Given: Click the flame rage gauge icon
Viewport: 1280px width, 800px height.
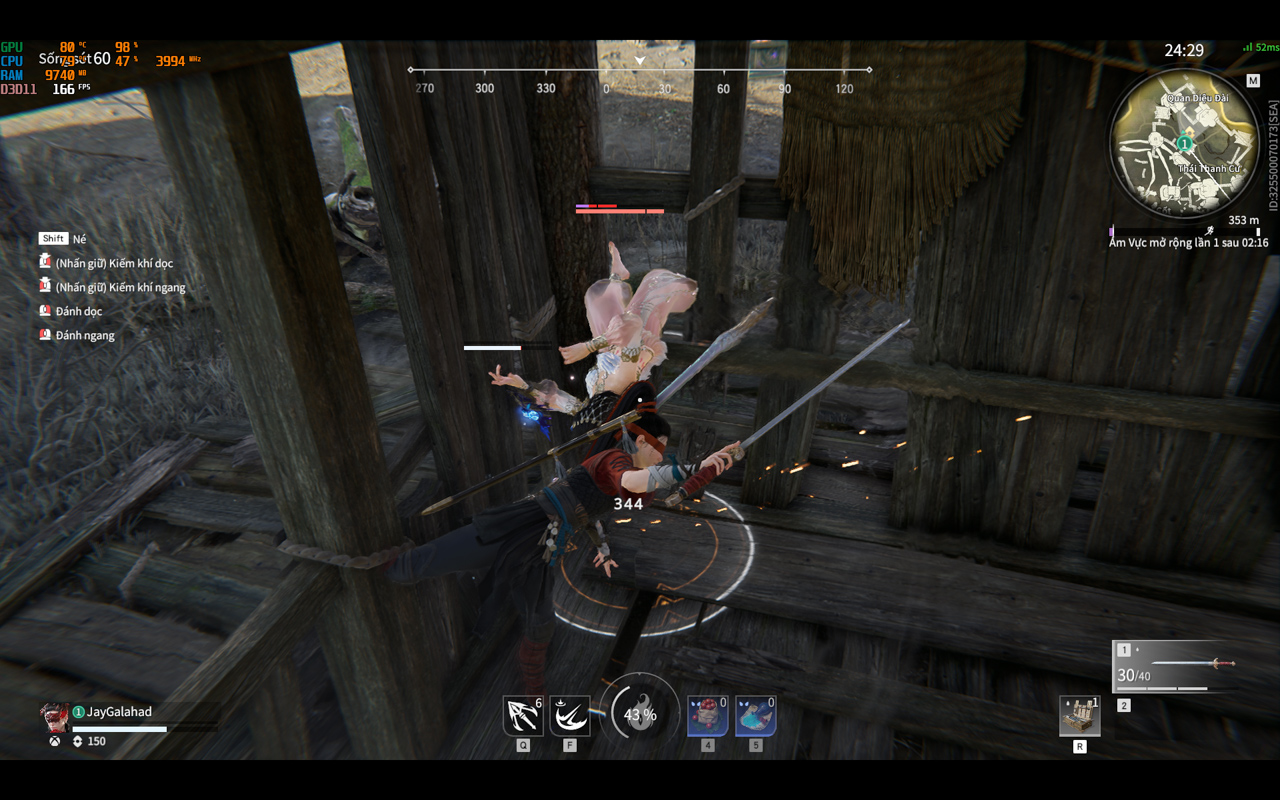Looking at the screenshot, I should click(x=640, y=712).
